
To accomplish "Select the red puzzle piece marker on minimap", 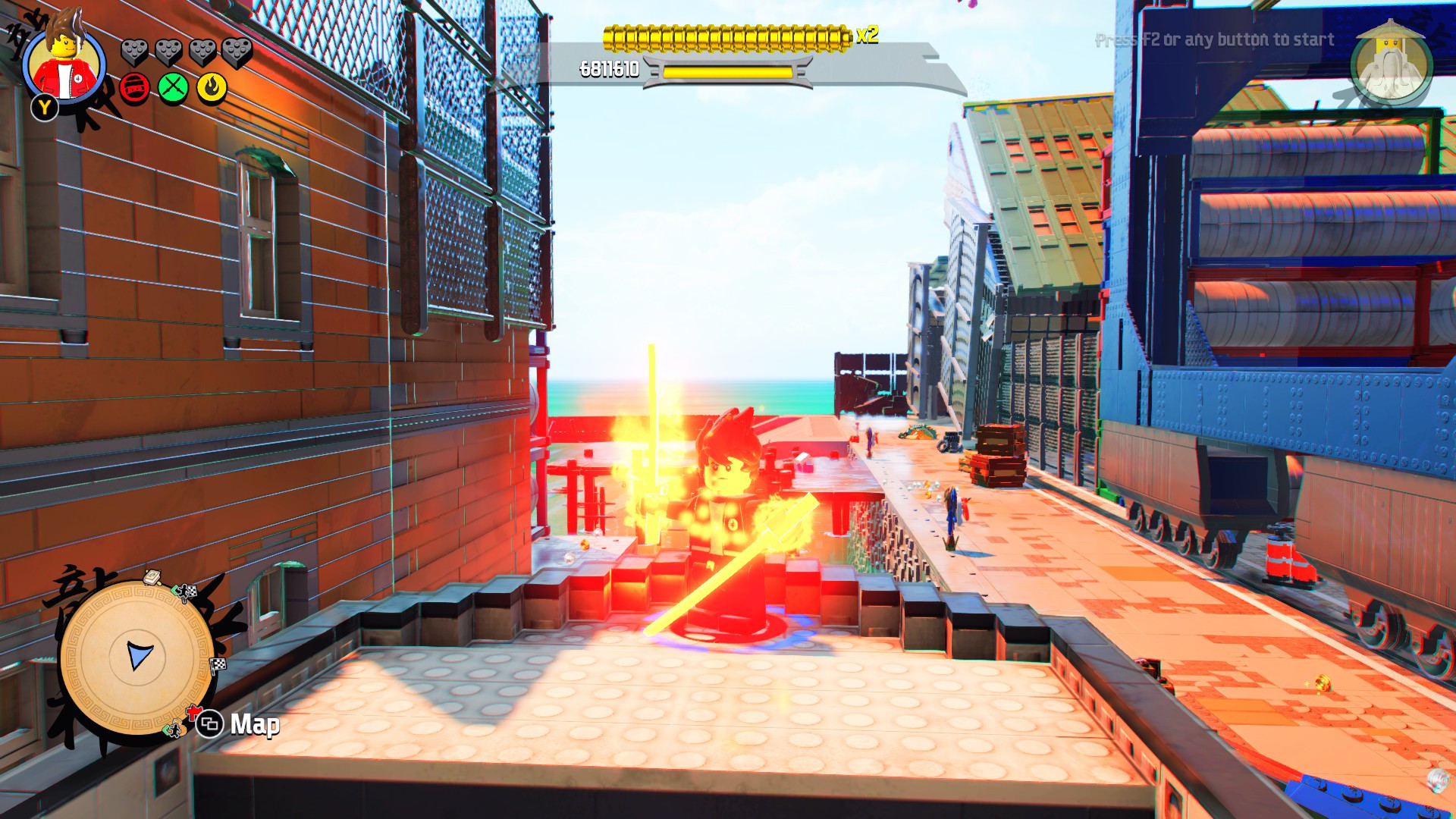I will (193, 713).
